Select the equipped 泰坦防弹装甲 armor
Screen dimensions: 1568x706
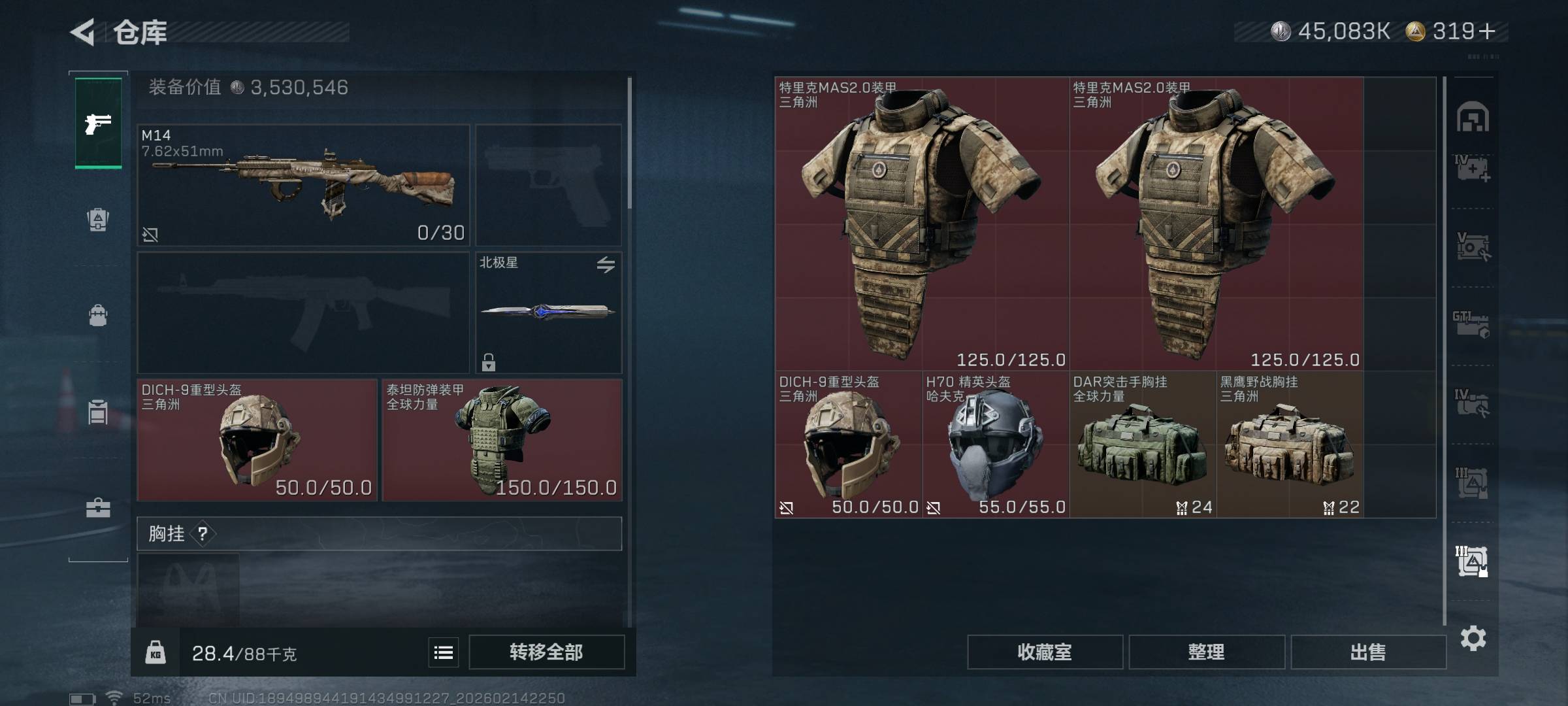pos(501,440)
